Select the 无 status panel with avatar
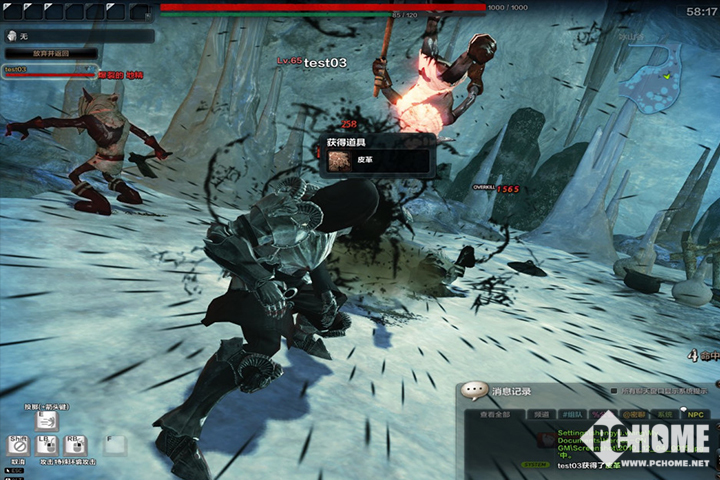 (50, 35)
